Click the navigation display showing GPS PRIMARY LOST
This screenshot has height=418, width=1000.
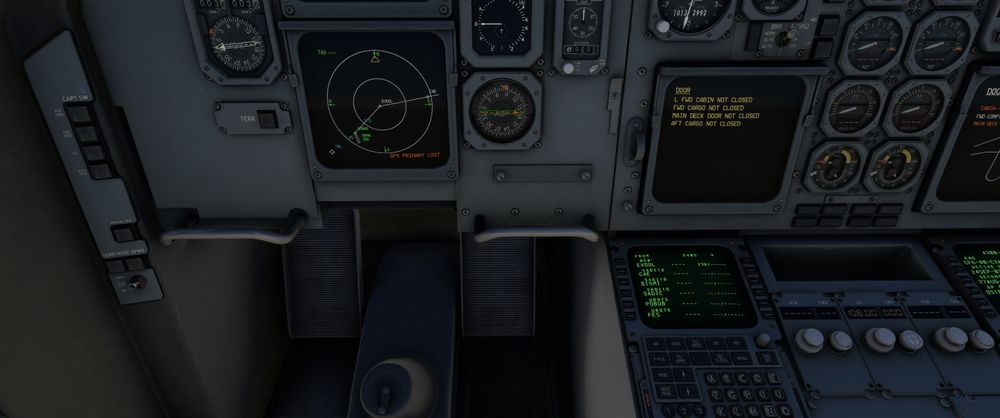(x=382, y=101)
